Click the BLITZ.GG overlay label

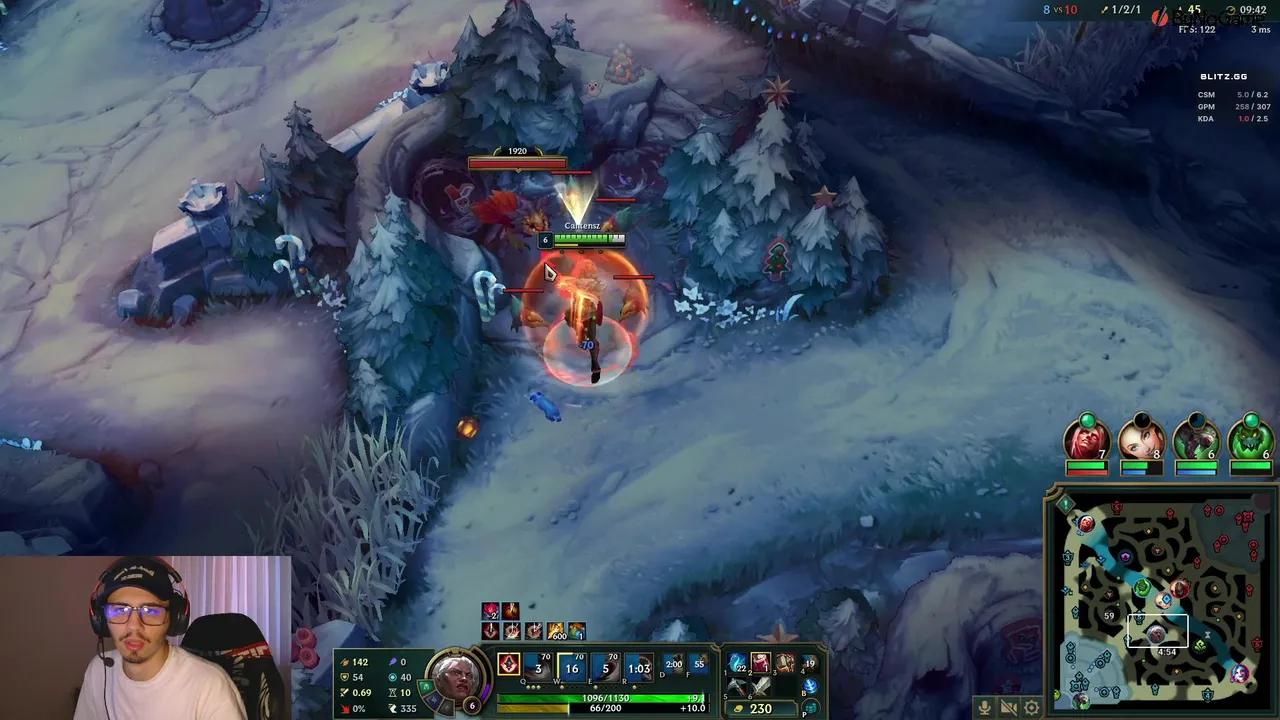coord(1222,75)
